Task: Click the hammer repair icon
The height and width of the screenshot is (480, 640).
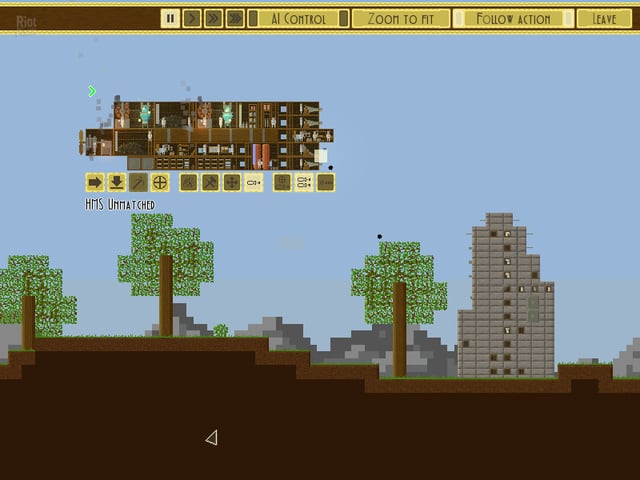Action: 210,182
